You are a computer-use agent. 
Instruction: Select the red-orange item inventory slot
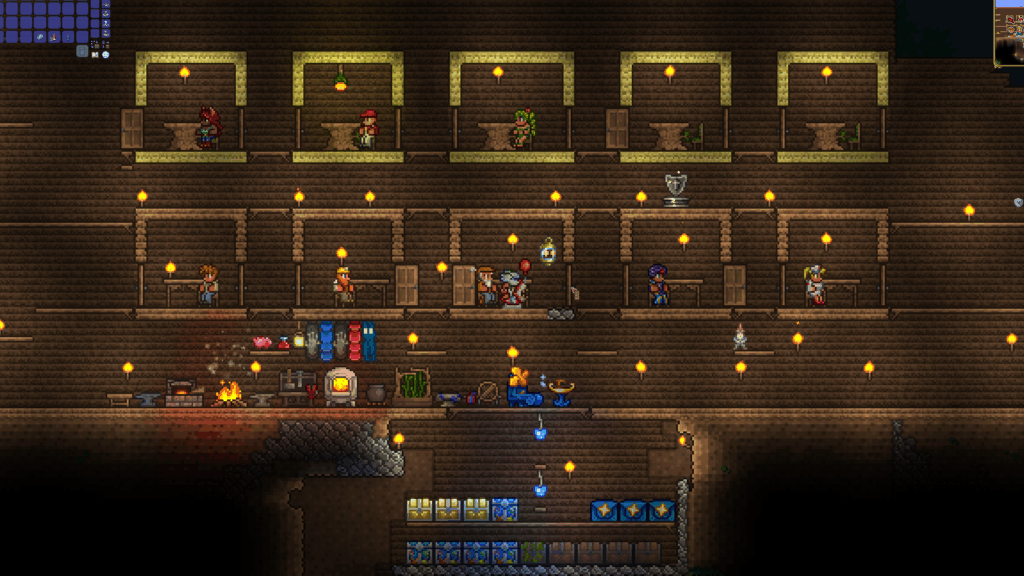click(x=54, y=37)
